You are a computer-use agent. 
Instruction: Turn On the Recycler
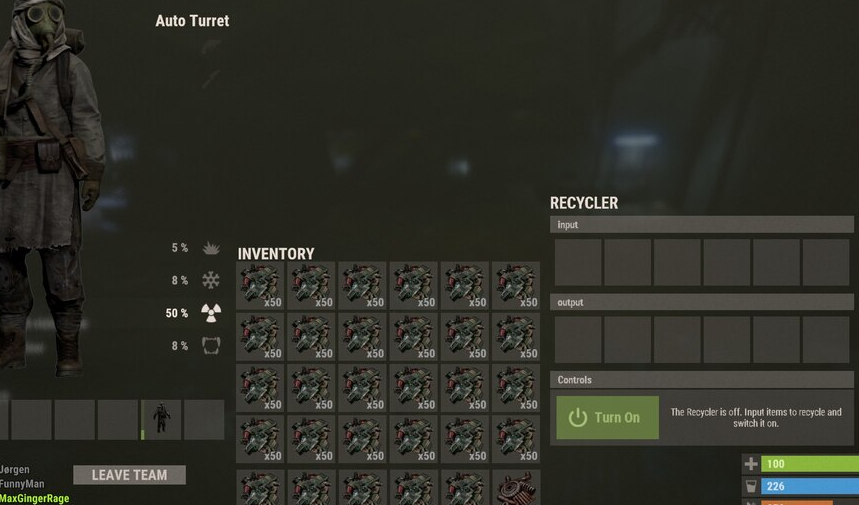point(607,417)
